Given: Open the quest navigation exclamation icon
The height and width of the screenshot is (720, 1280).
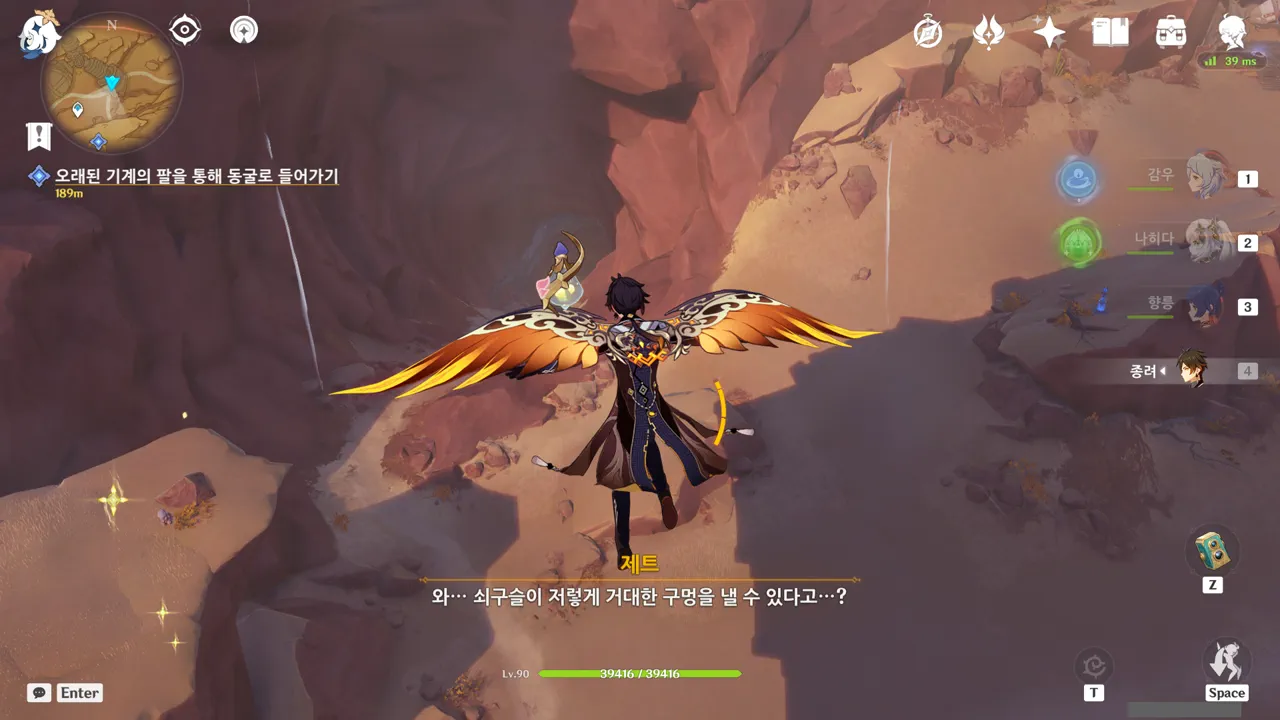Looking at the screenshot, I should (x=39, y=136).
